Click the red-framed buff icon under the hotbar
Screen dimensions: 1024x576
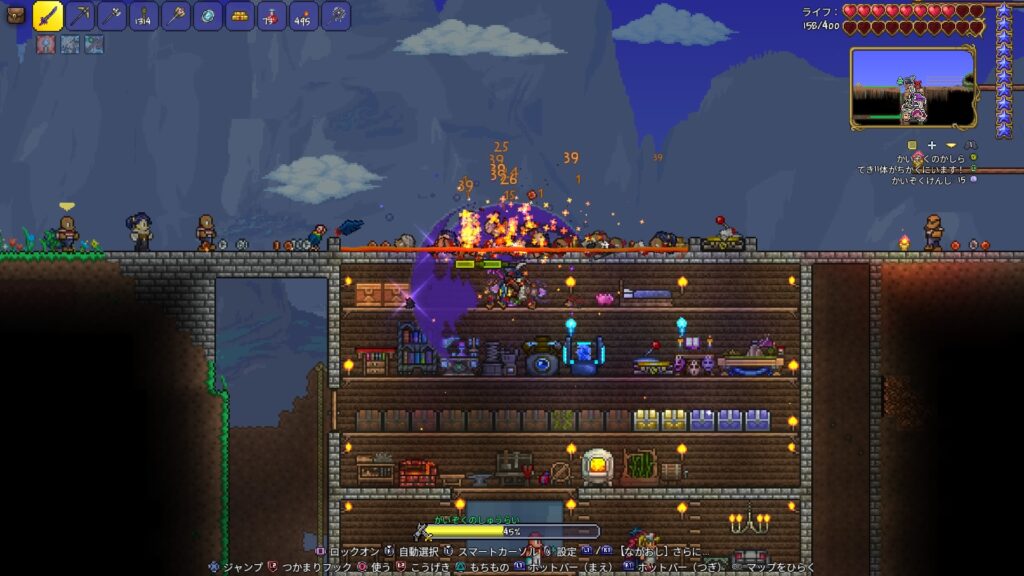tap(46, 44)
